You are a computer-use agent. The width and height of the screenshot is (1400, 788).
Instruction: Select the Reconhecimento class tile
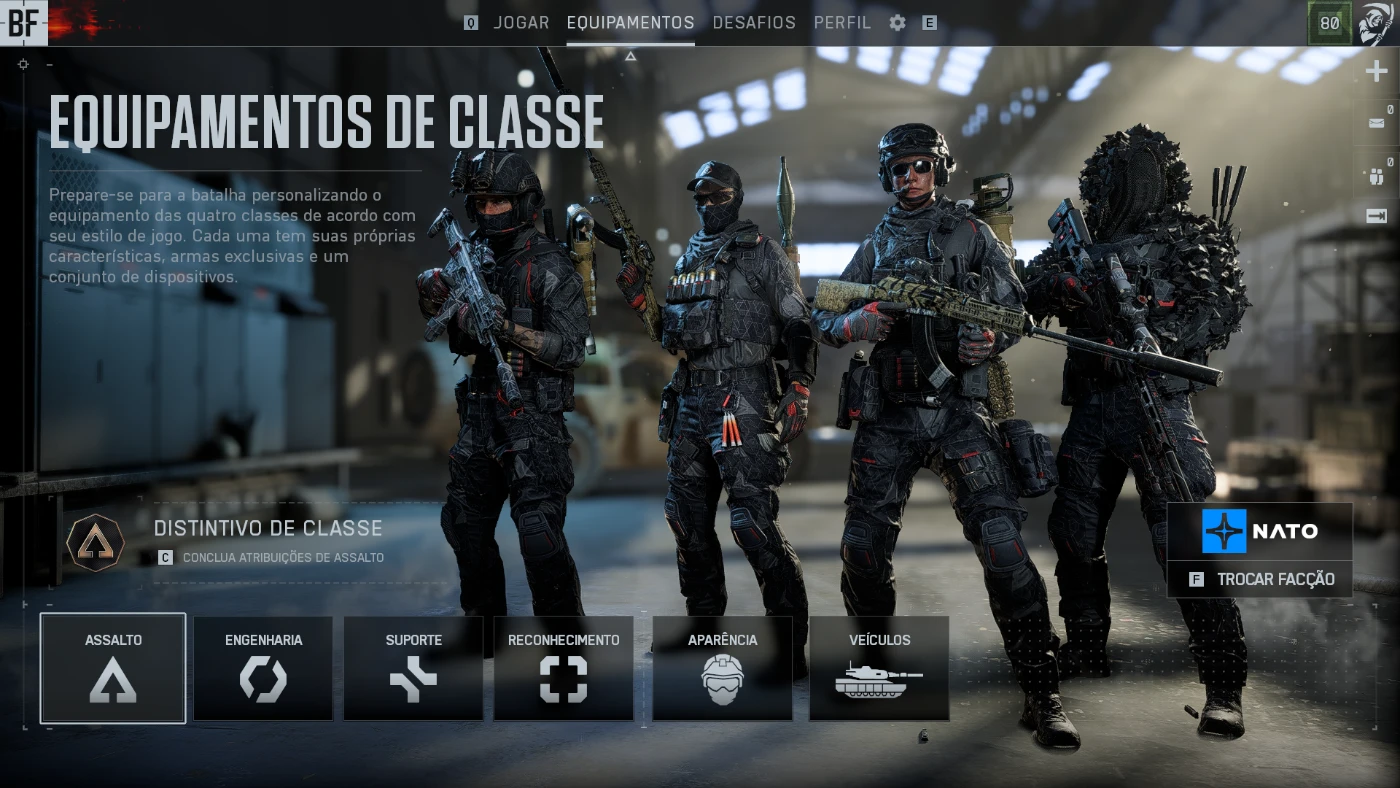click(563, 668)
